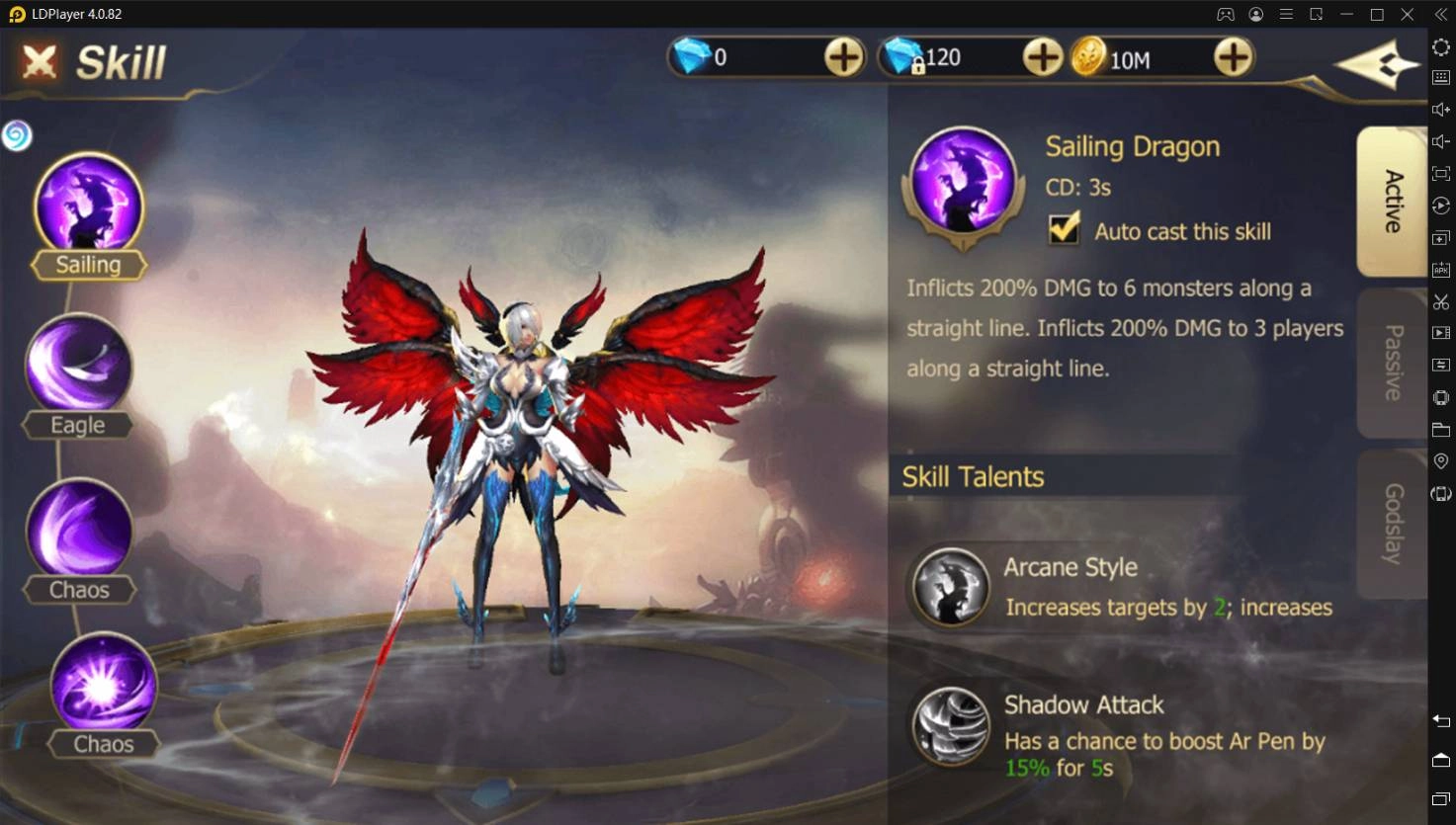Open the APK installer in LDPlayer sidebar
The image size is (1456, 825).
(x=1440, y=267)
